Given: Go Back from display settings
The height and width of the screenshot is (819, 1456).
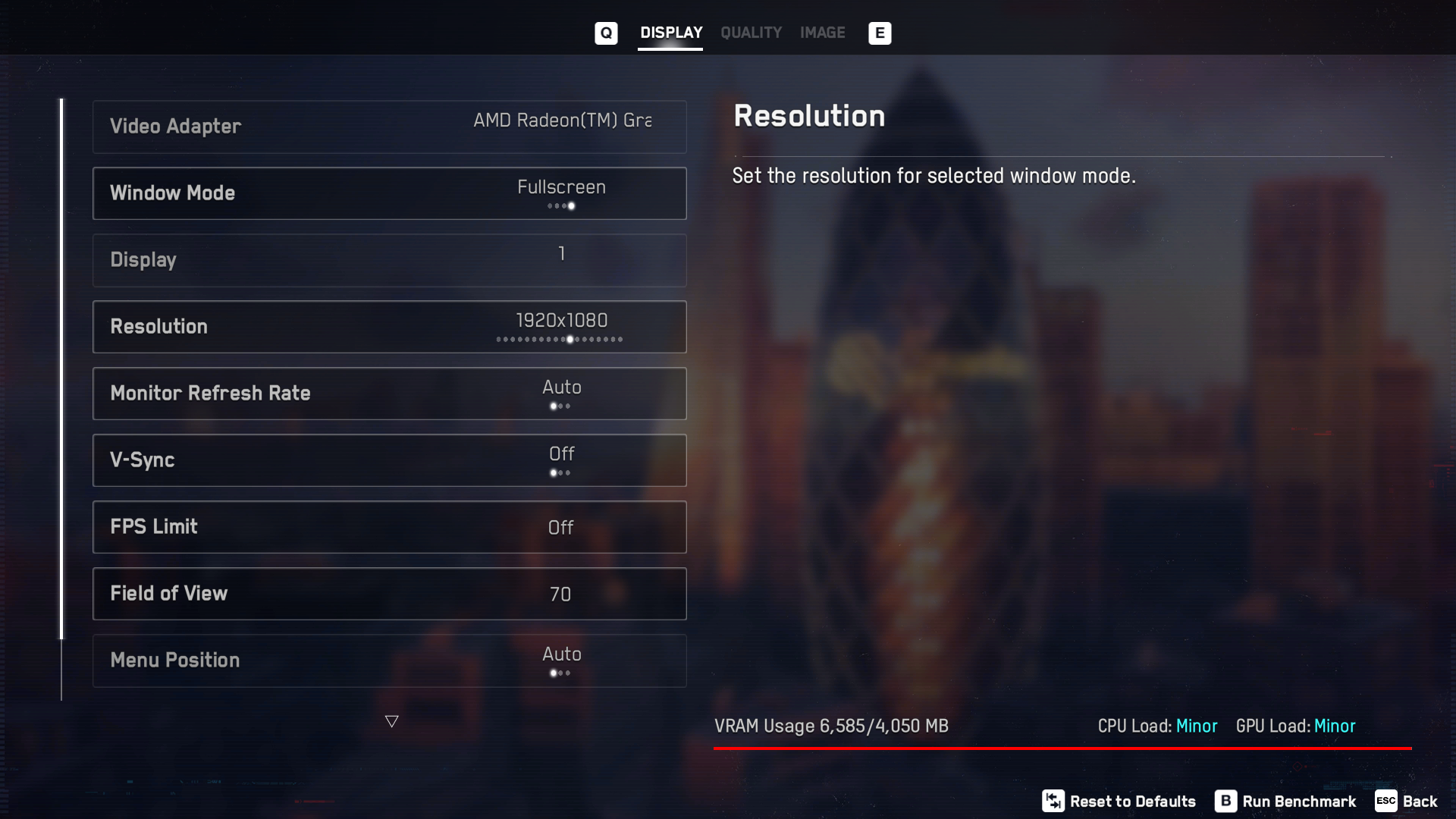Looking at the screenshot, I should point(1407,802).
